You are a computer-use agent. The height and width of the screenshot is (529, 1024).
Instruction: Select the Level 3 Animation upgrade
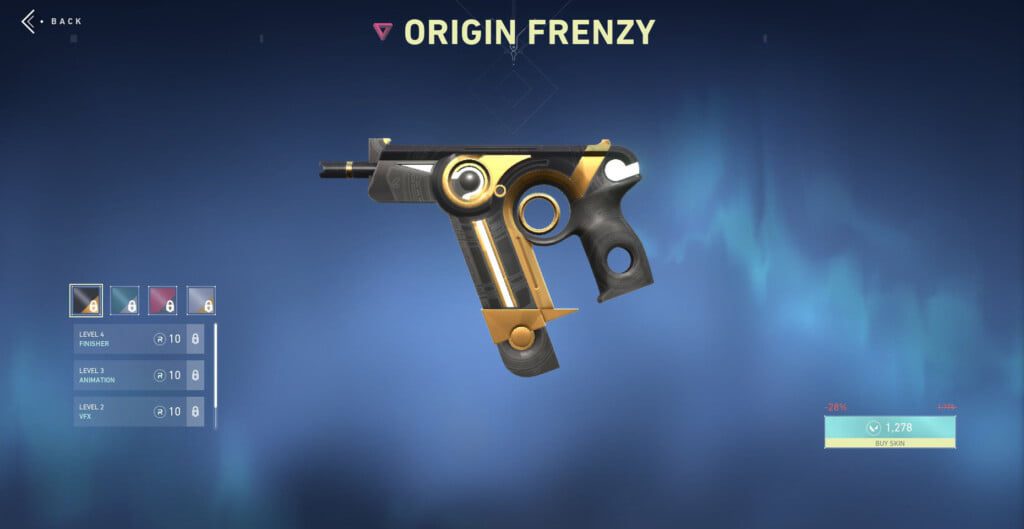click(138, 375)
